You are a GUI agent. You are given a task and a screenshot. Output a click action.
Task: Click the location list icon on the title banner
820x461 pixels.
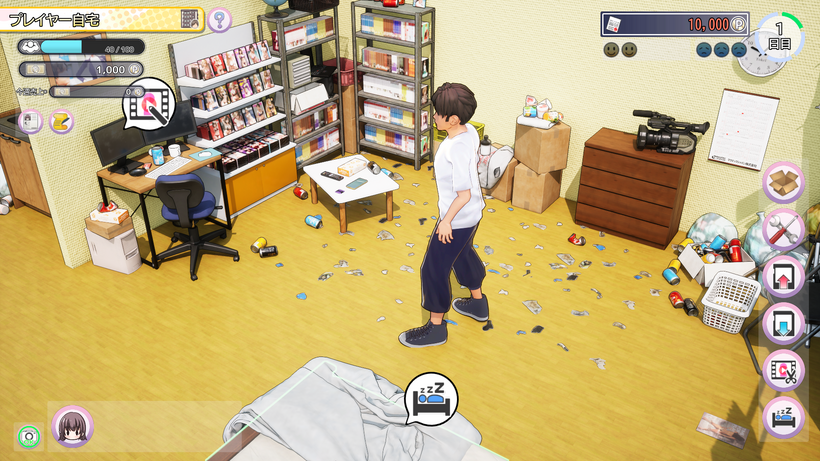click(190, 18)
